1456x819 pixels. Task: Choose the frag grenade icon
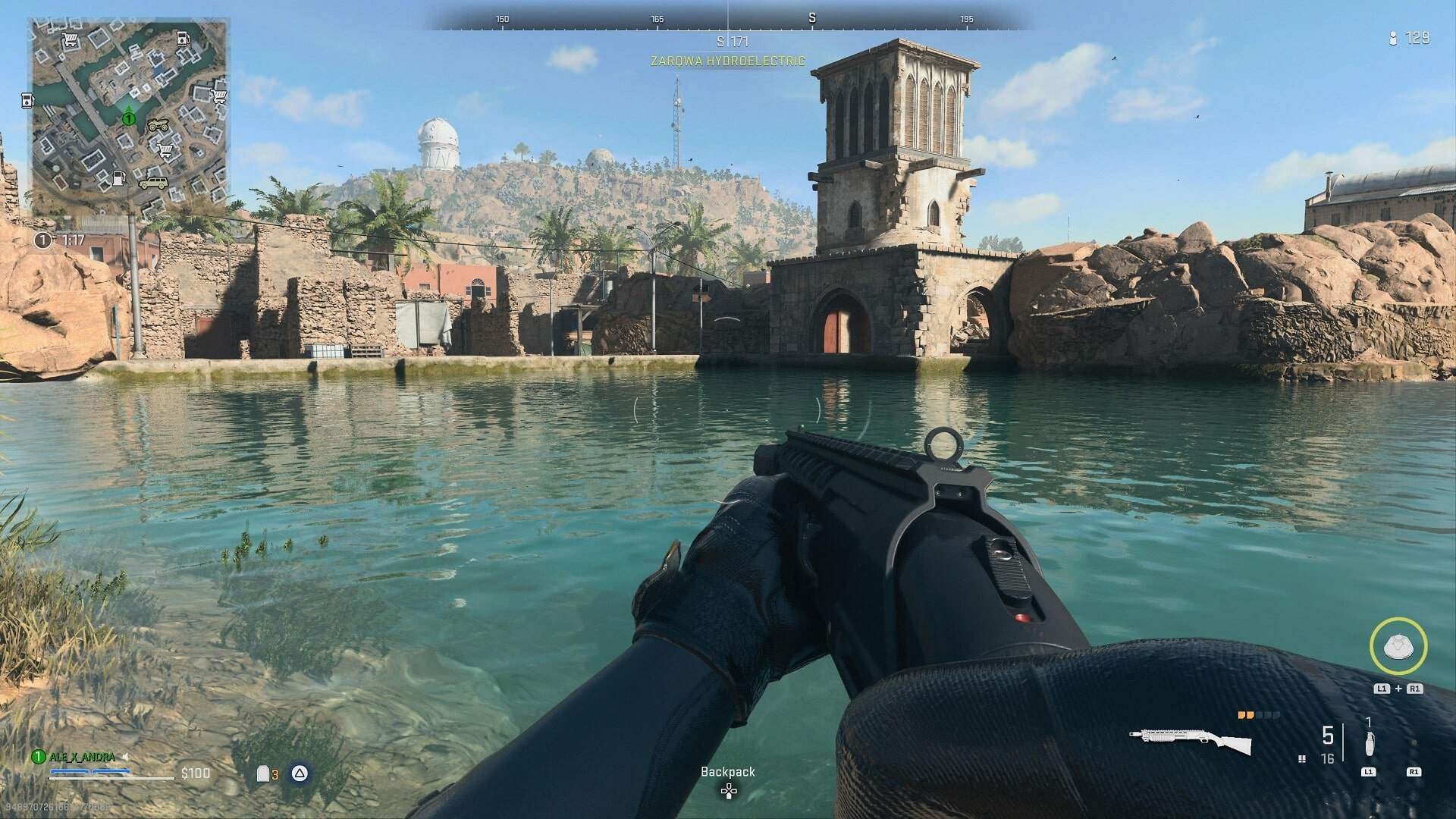pos(1369,745)
